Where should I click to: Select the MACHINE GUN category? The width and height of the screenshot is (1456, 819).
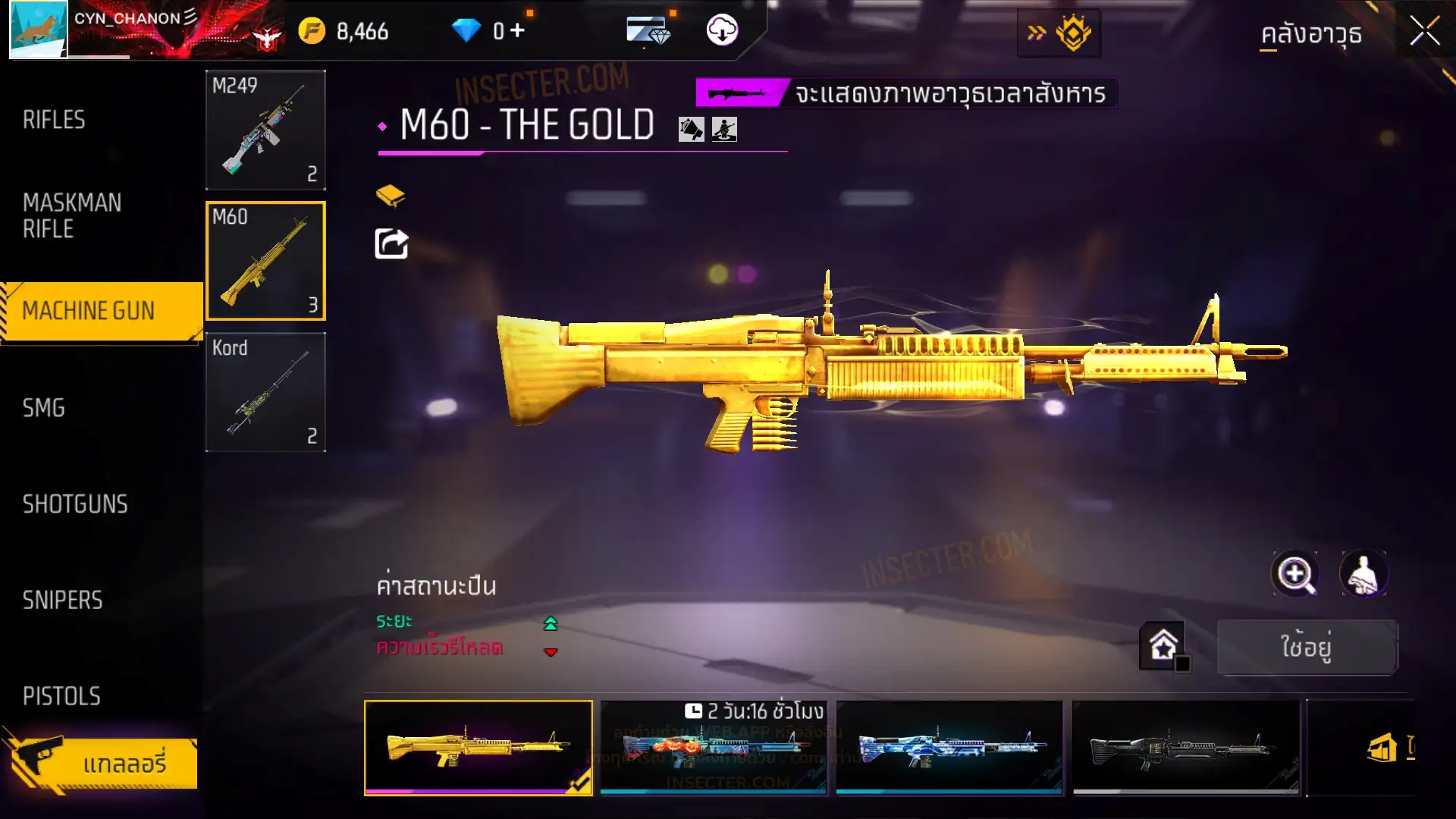click(89, 311)
